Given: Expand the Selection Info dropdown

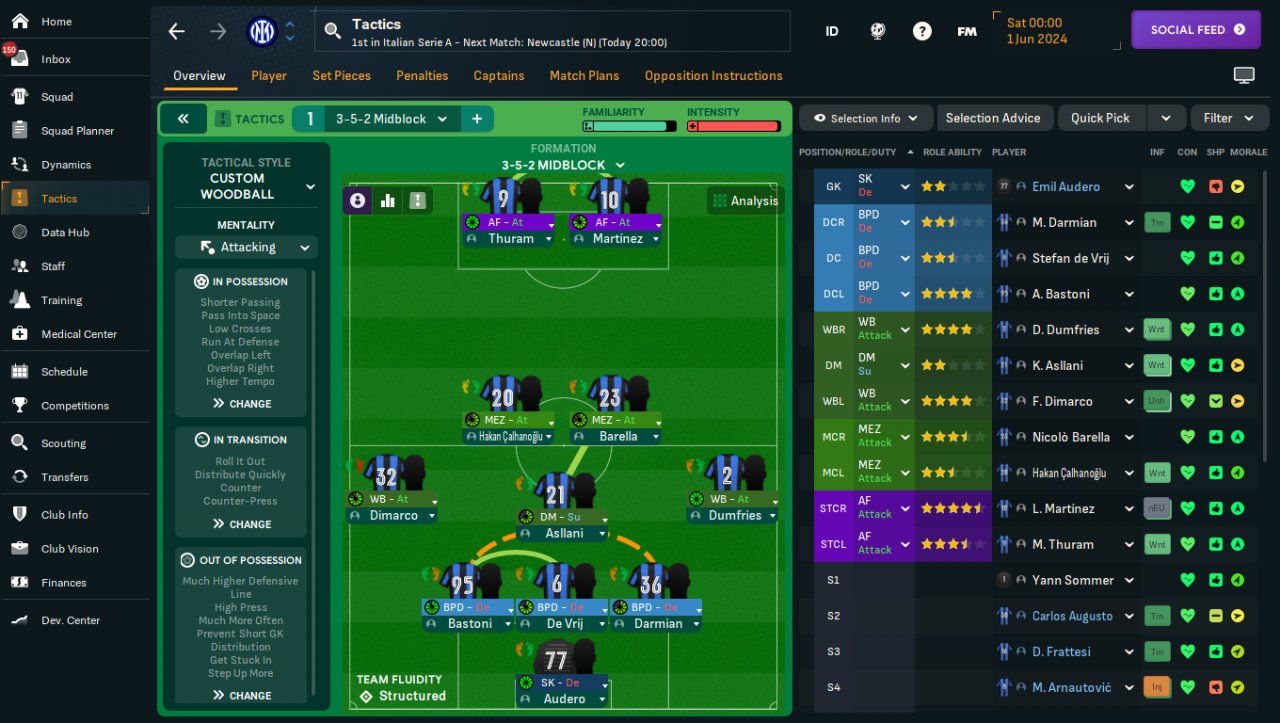Looking at the screenshot, I should tap(865, 118).
